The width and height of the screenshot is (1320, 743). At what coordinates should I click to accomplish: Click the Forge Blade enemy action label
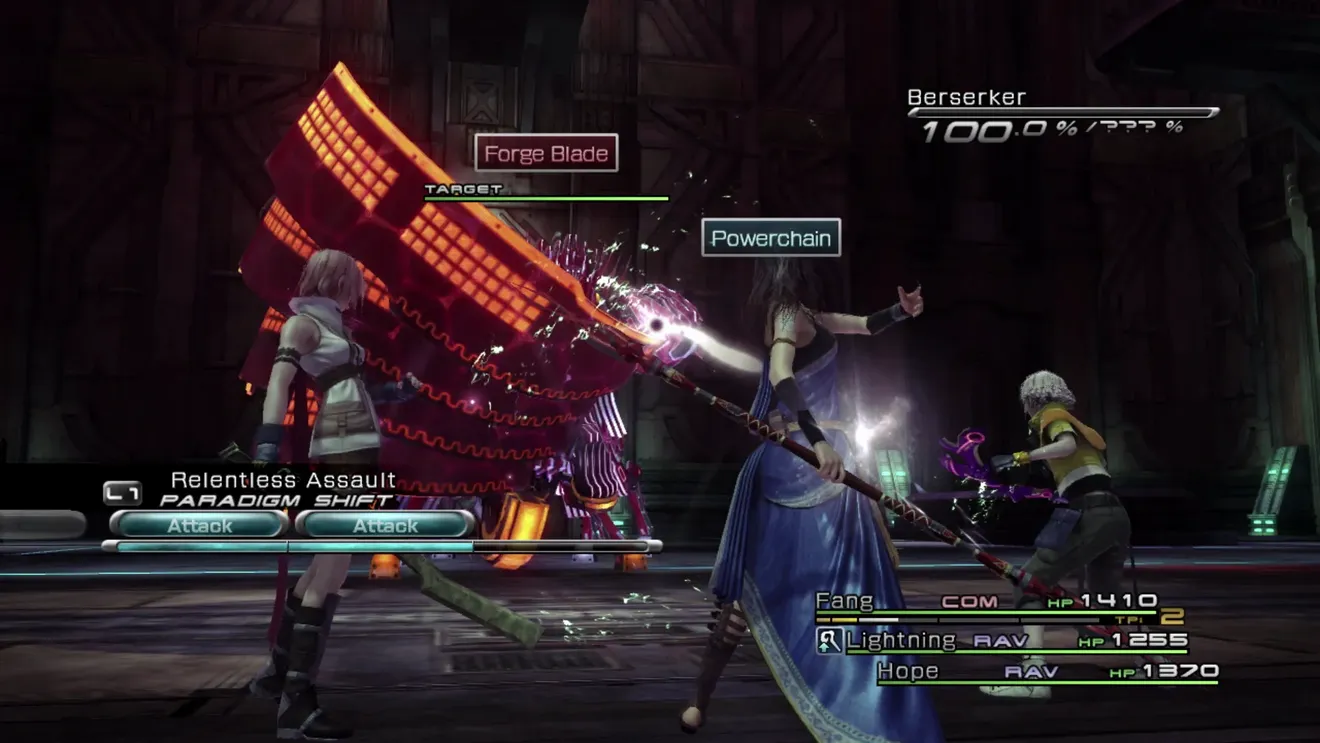point(546,154)
